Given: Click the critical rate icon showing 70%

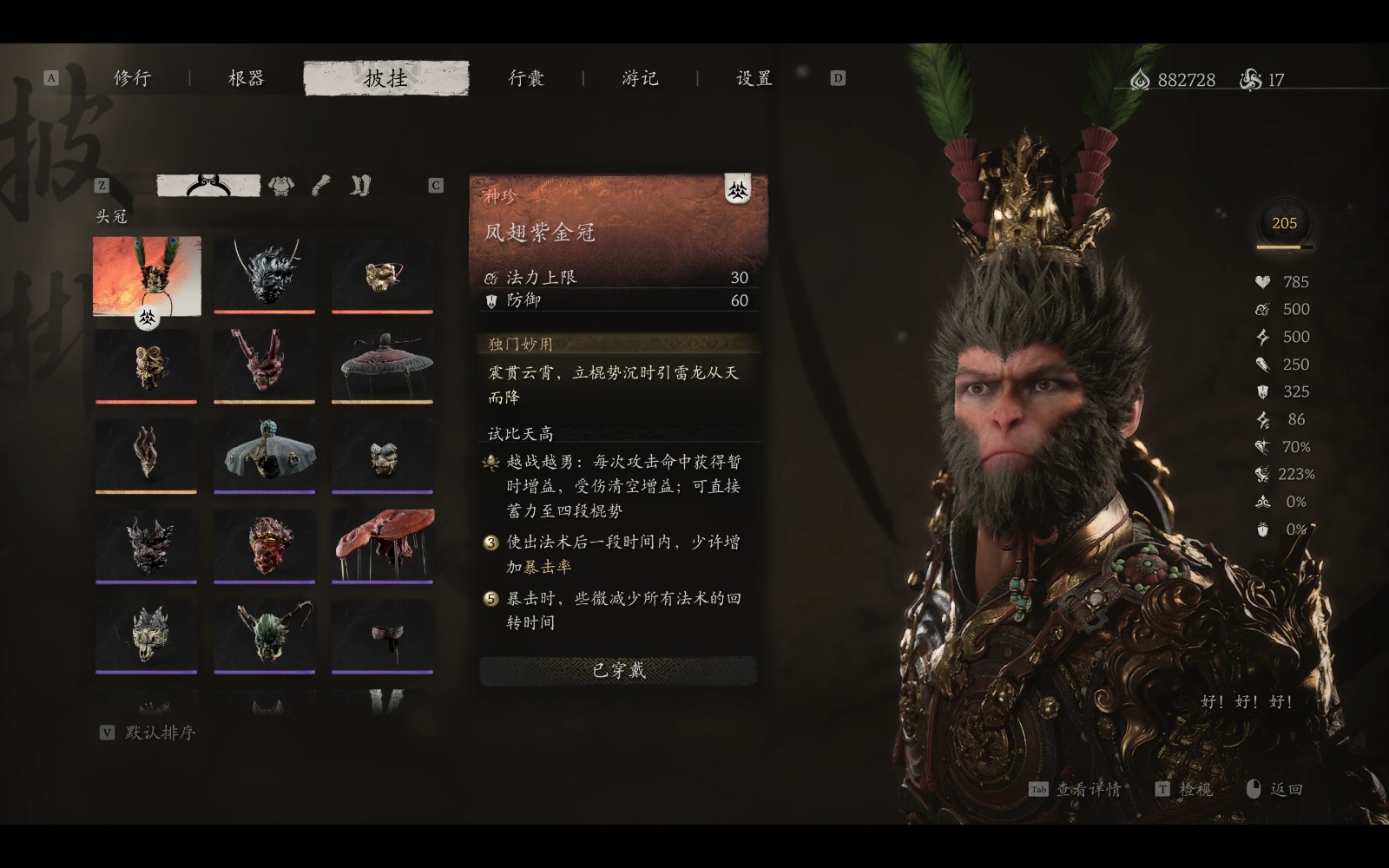Looking at the screenshot, I should click(1262, 447).
